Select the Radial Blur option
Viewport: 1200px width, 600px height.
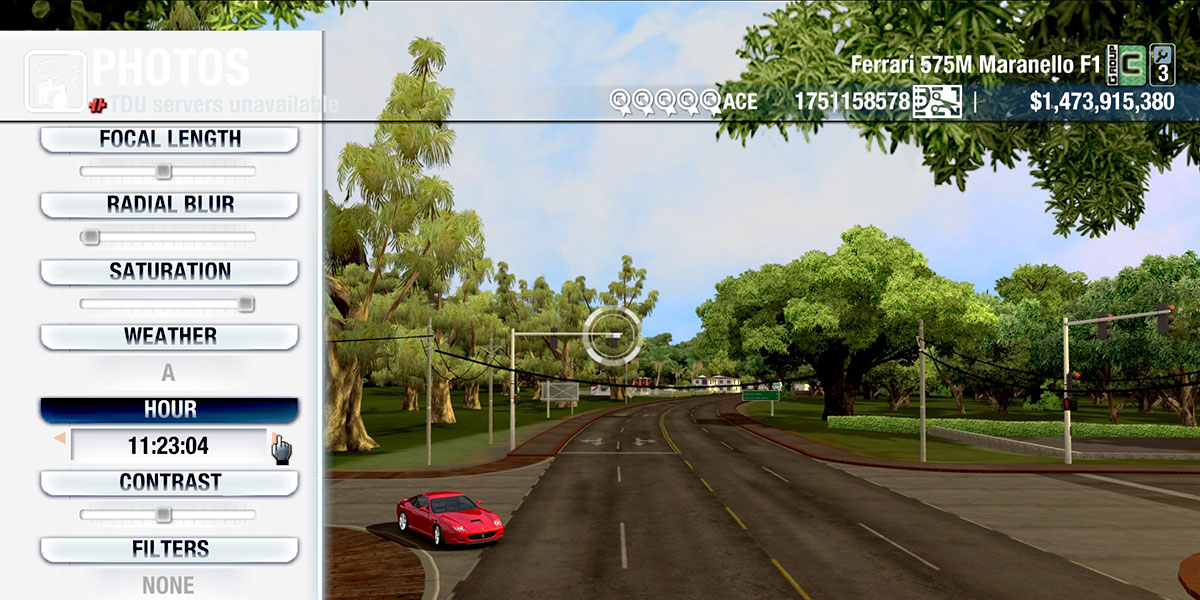(169, 205)
